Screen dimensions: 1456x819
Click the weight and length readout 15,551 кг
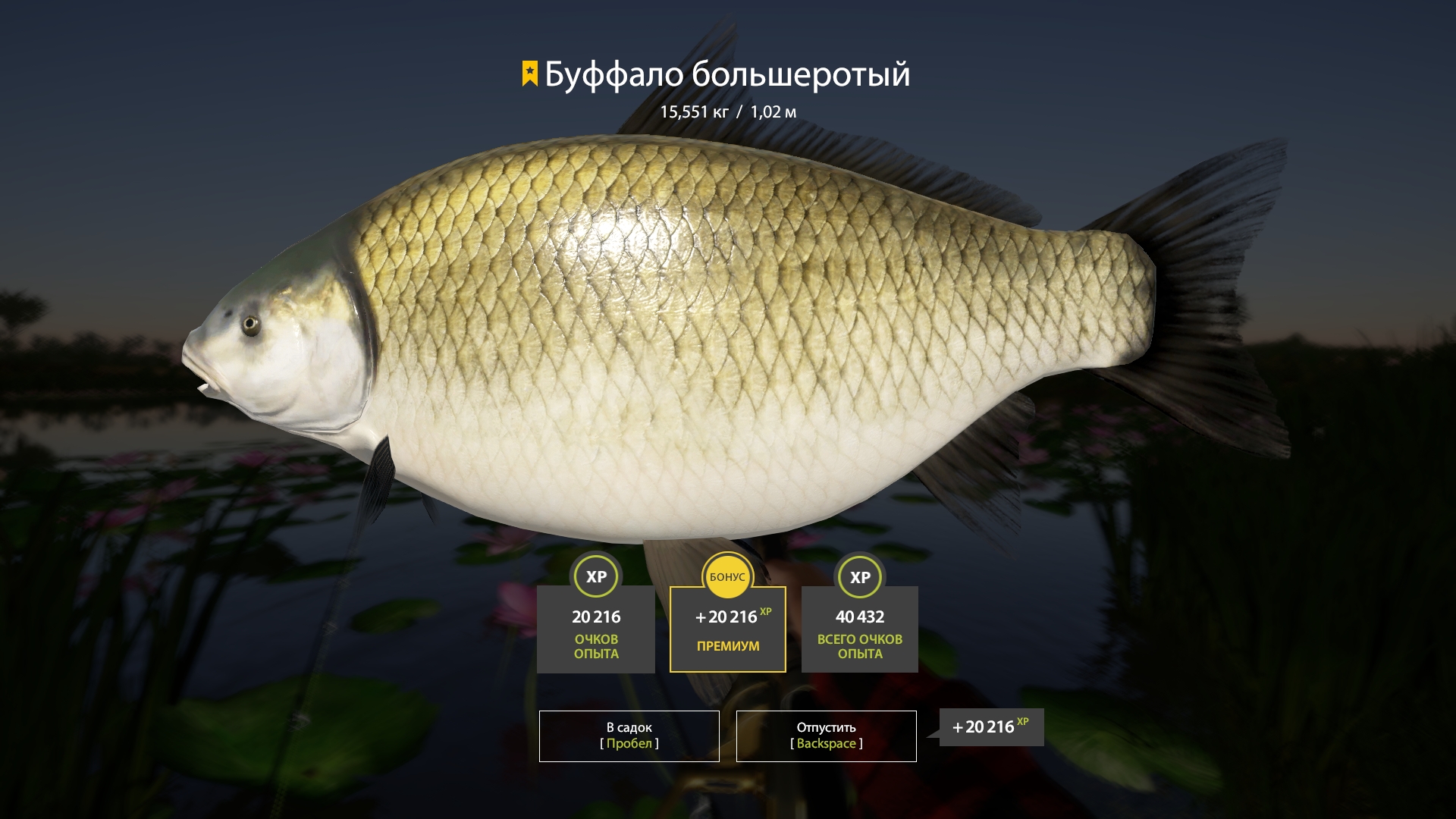tap(730, 111)
